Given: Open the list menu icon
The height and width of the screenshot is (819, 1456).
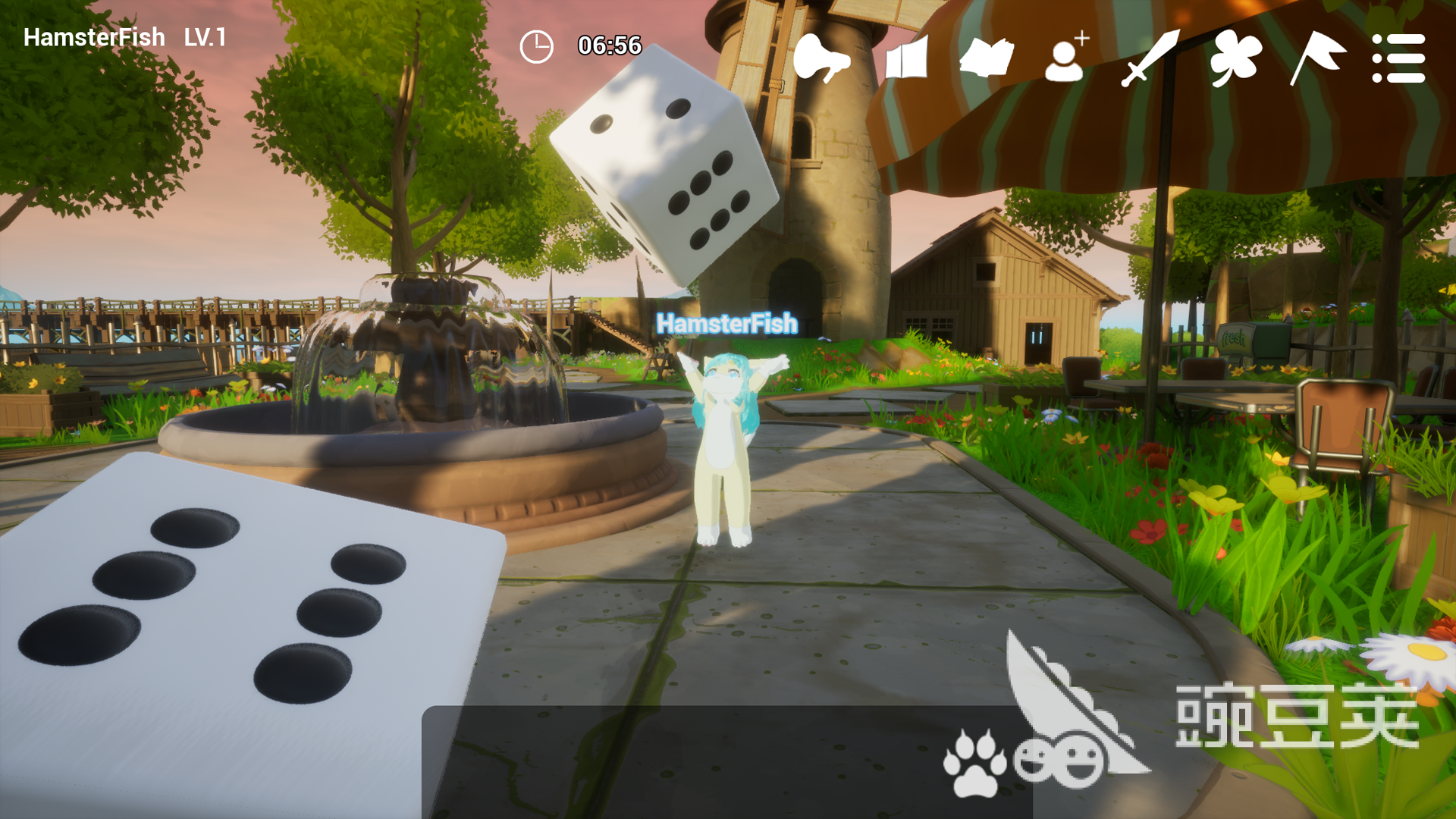Looking at the screenshot, I should 1398,58.
